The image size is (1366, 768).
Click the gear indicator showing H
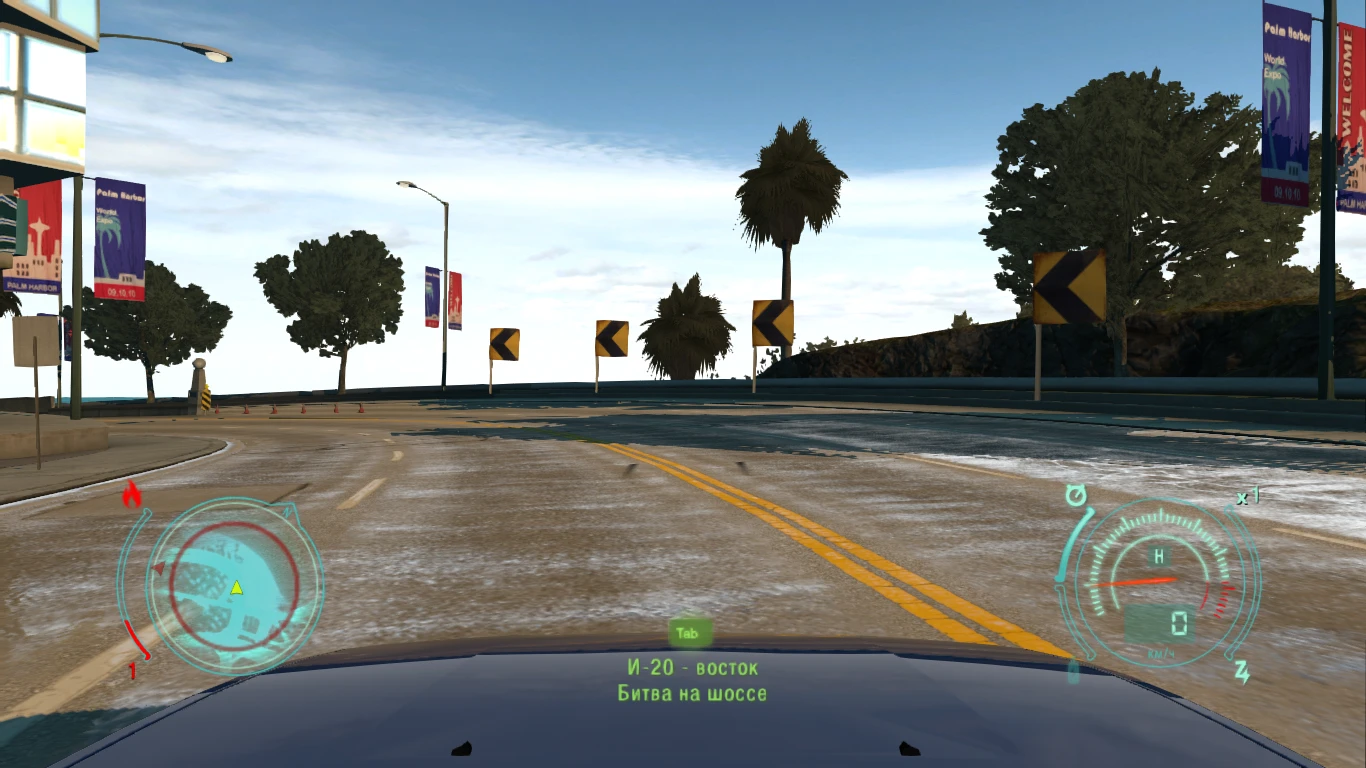[1159, 556]
